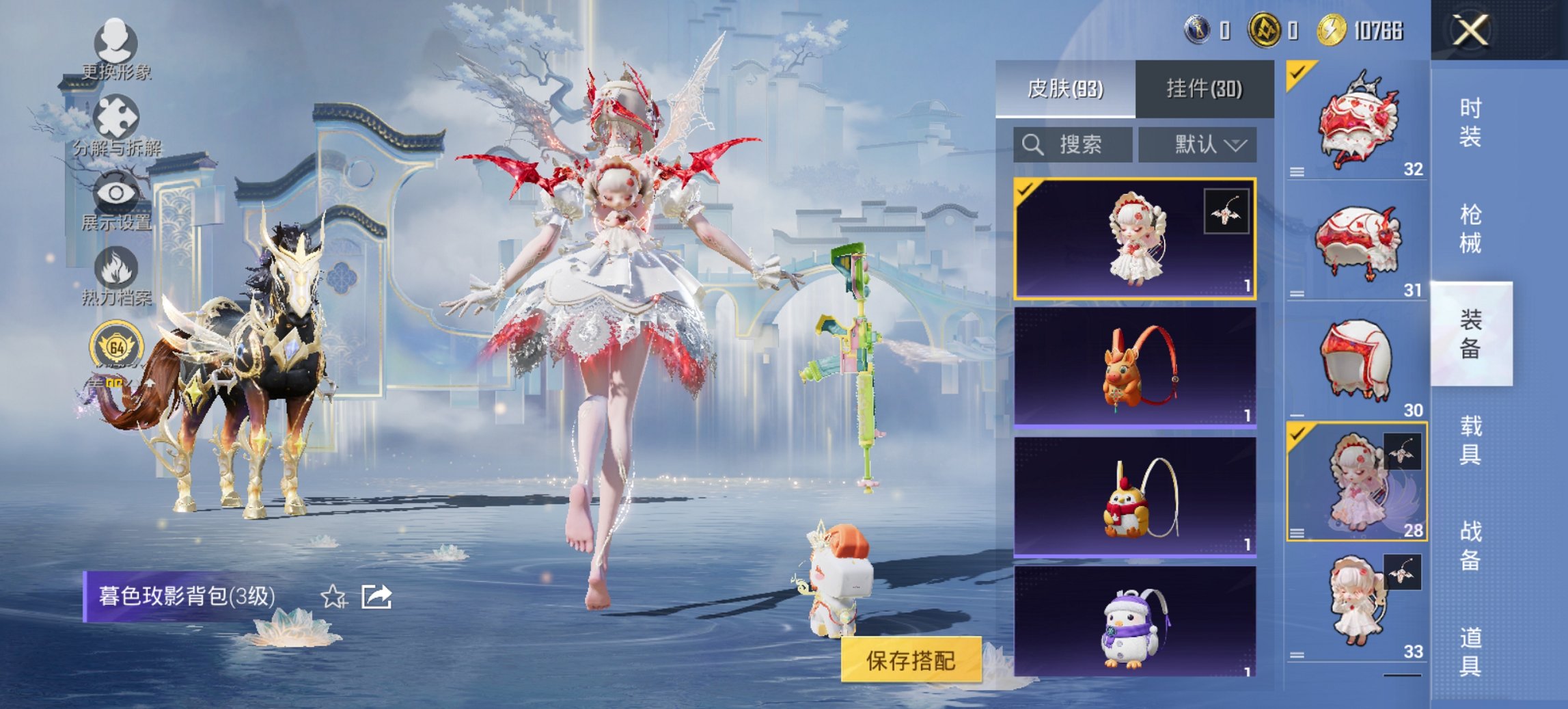This screenshot has height=709, width=1568.
Task: Select 时装 in the right category menu
Action: tap(1472, 123)
